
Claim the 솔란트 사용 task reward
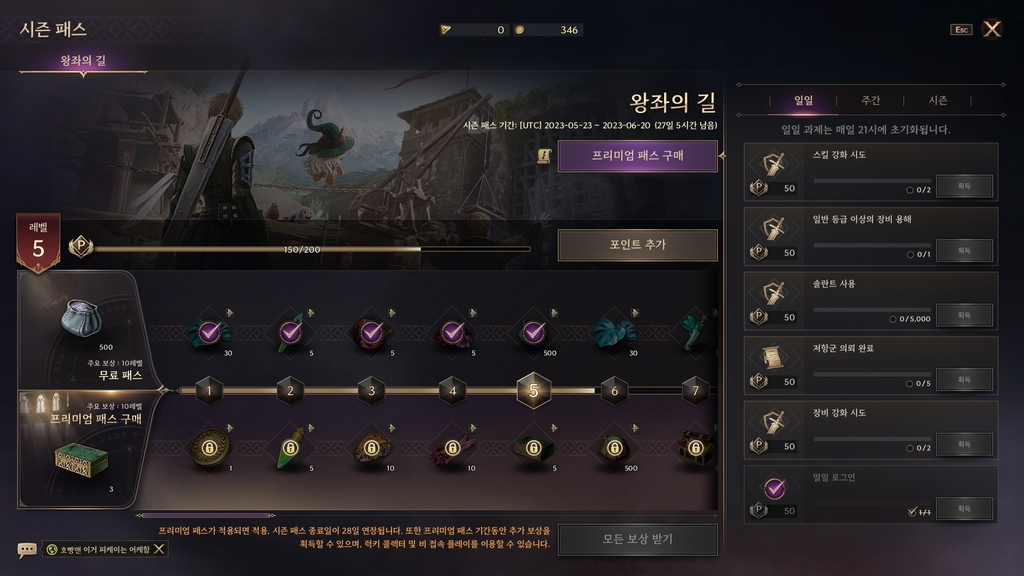(964, 315)
